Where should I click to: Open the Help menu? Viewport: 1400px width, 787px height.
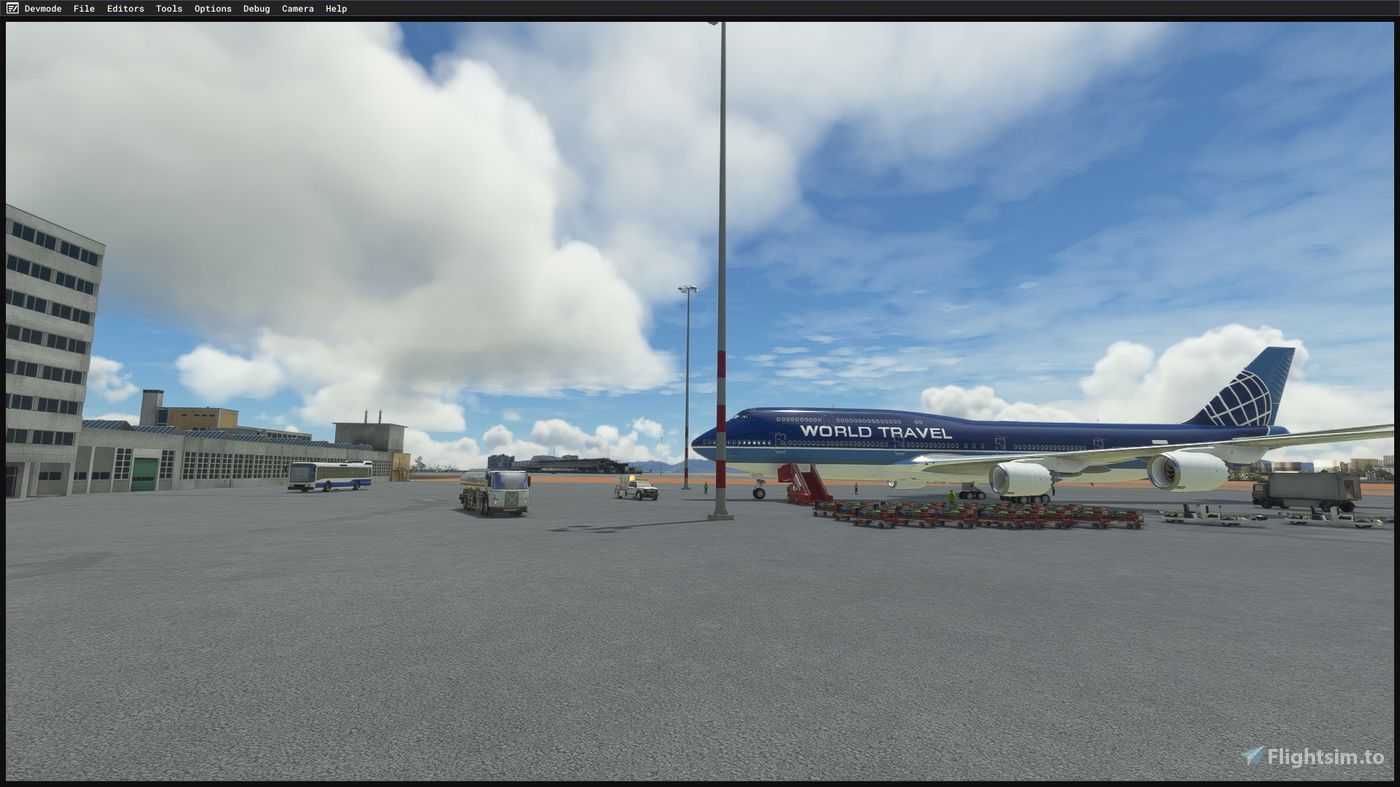335,8
